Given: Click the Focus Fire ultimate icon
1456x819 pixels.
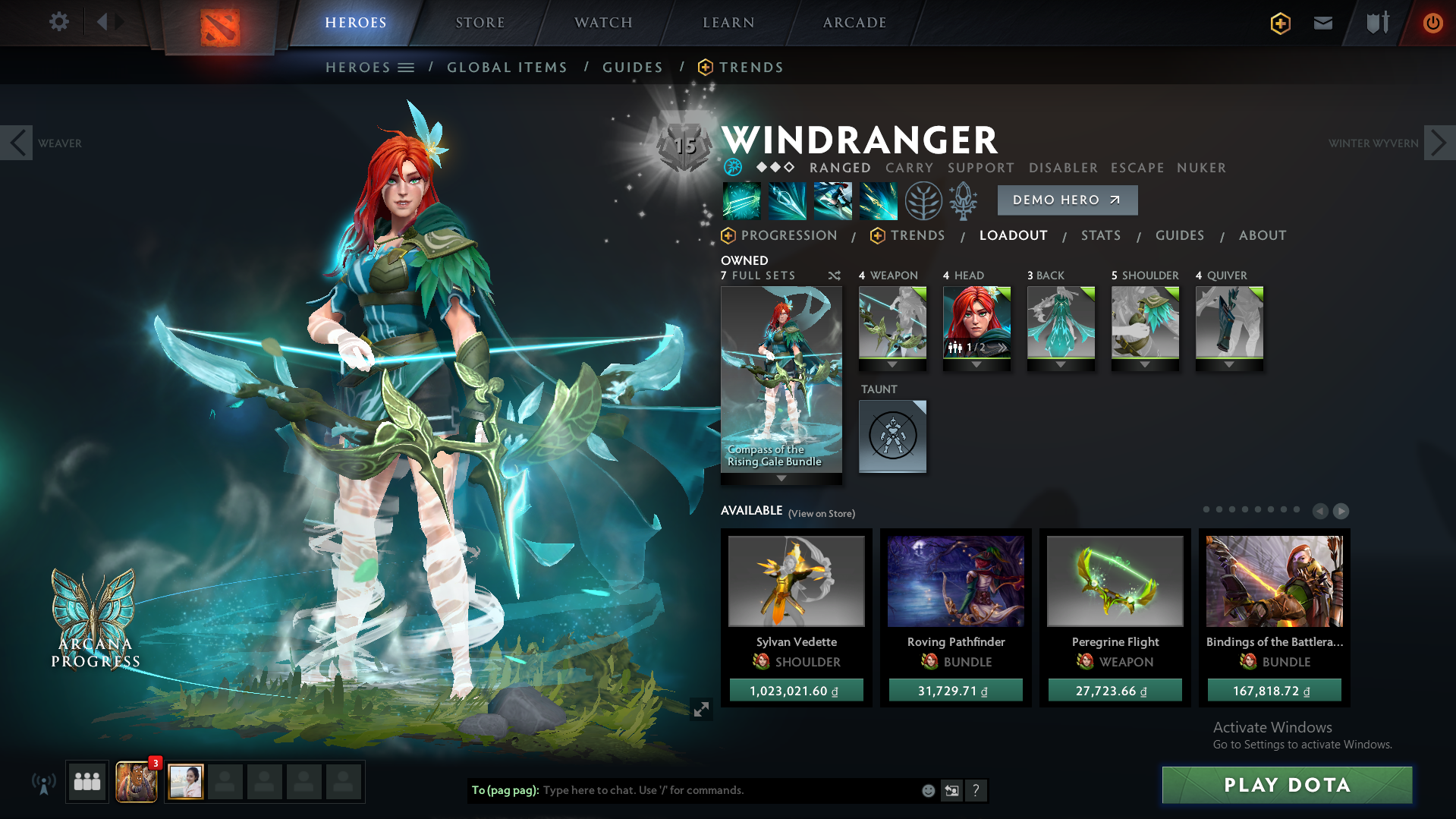Looking at the screenshot, I should point(878,200).
